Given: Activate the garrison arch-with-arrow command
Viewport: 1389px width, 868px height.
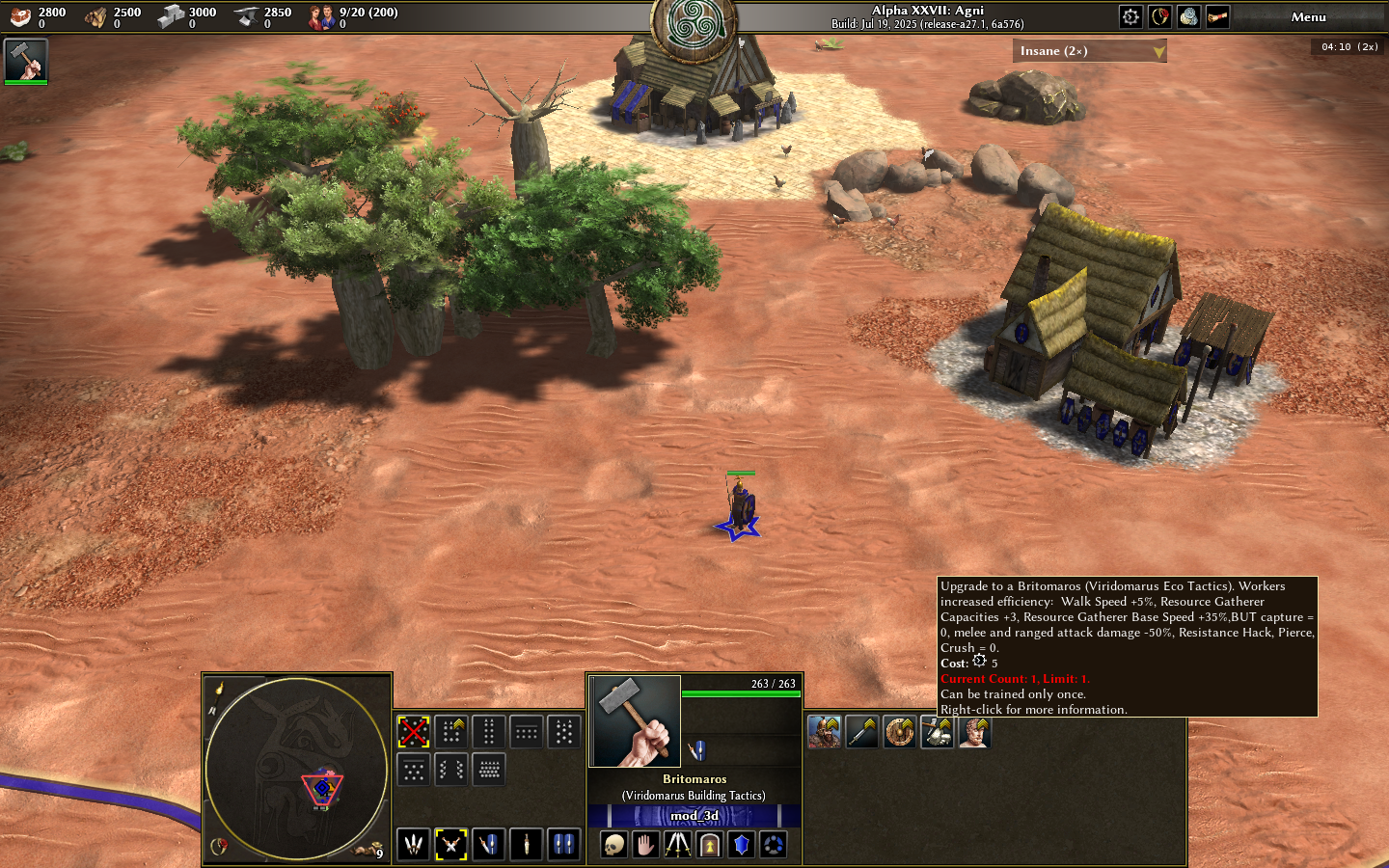Looking at the screenshot, I should pos(710,846).
